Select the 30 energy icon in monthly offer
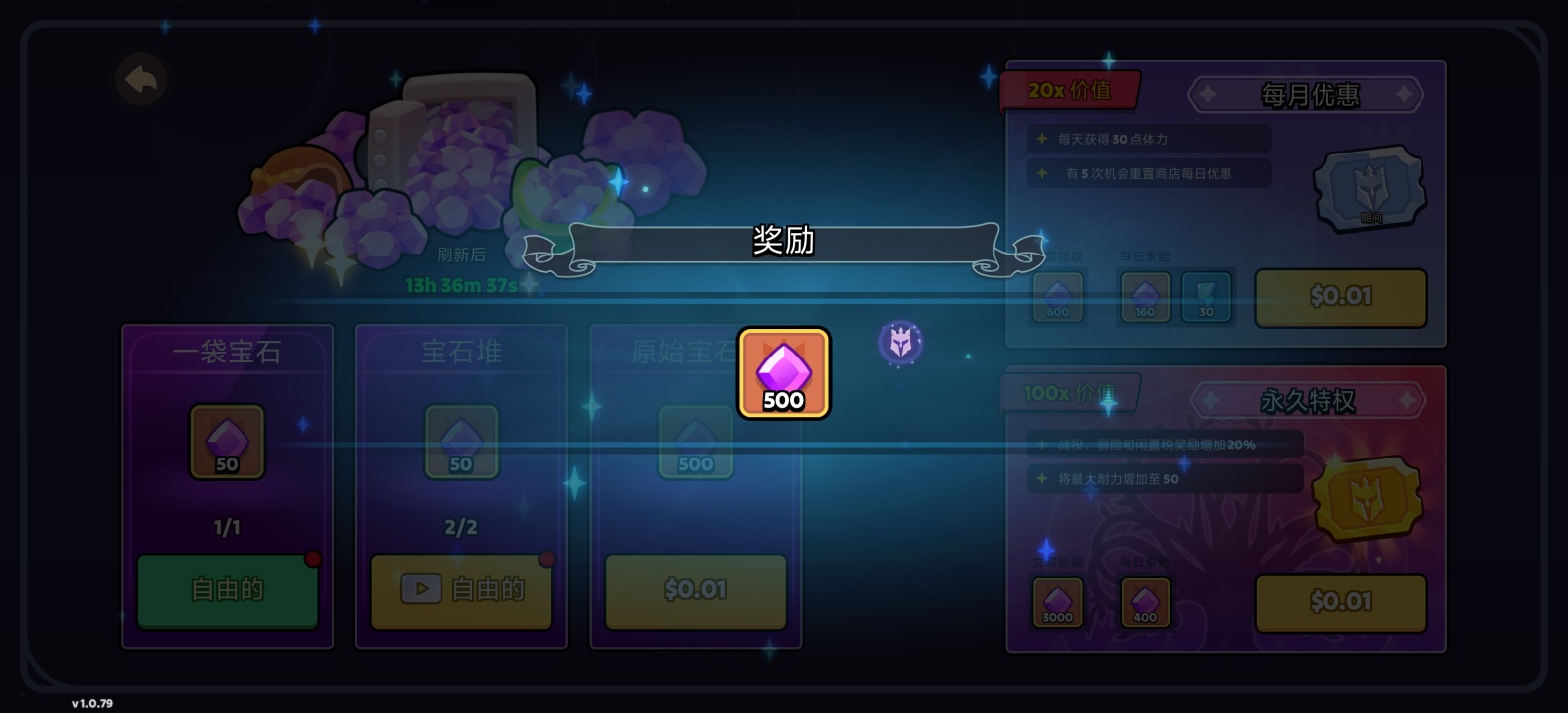The height and width of the screenshot is (713, 1568). pos(1206,297)
